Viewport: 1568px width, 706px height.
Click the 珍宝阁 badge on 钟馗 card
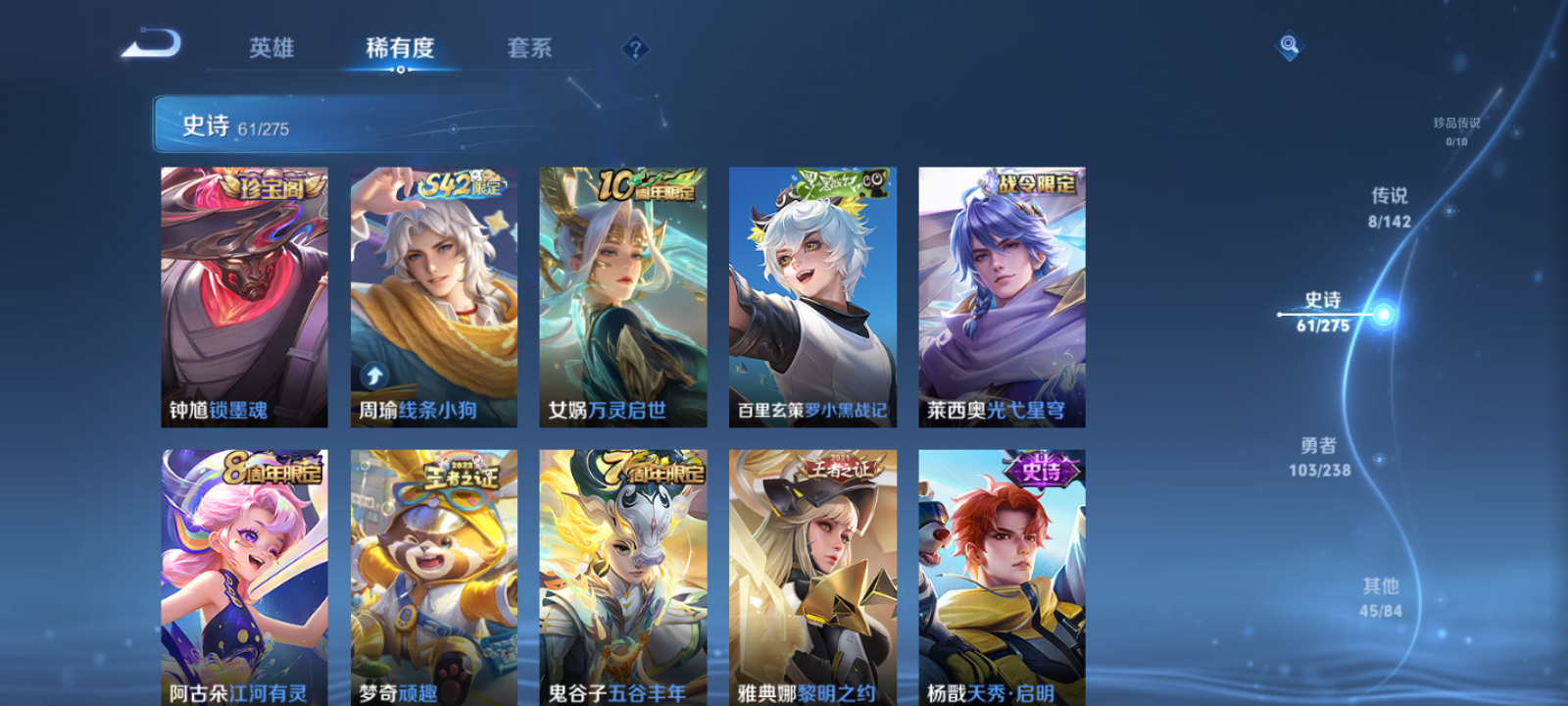tap(267, 187)
